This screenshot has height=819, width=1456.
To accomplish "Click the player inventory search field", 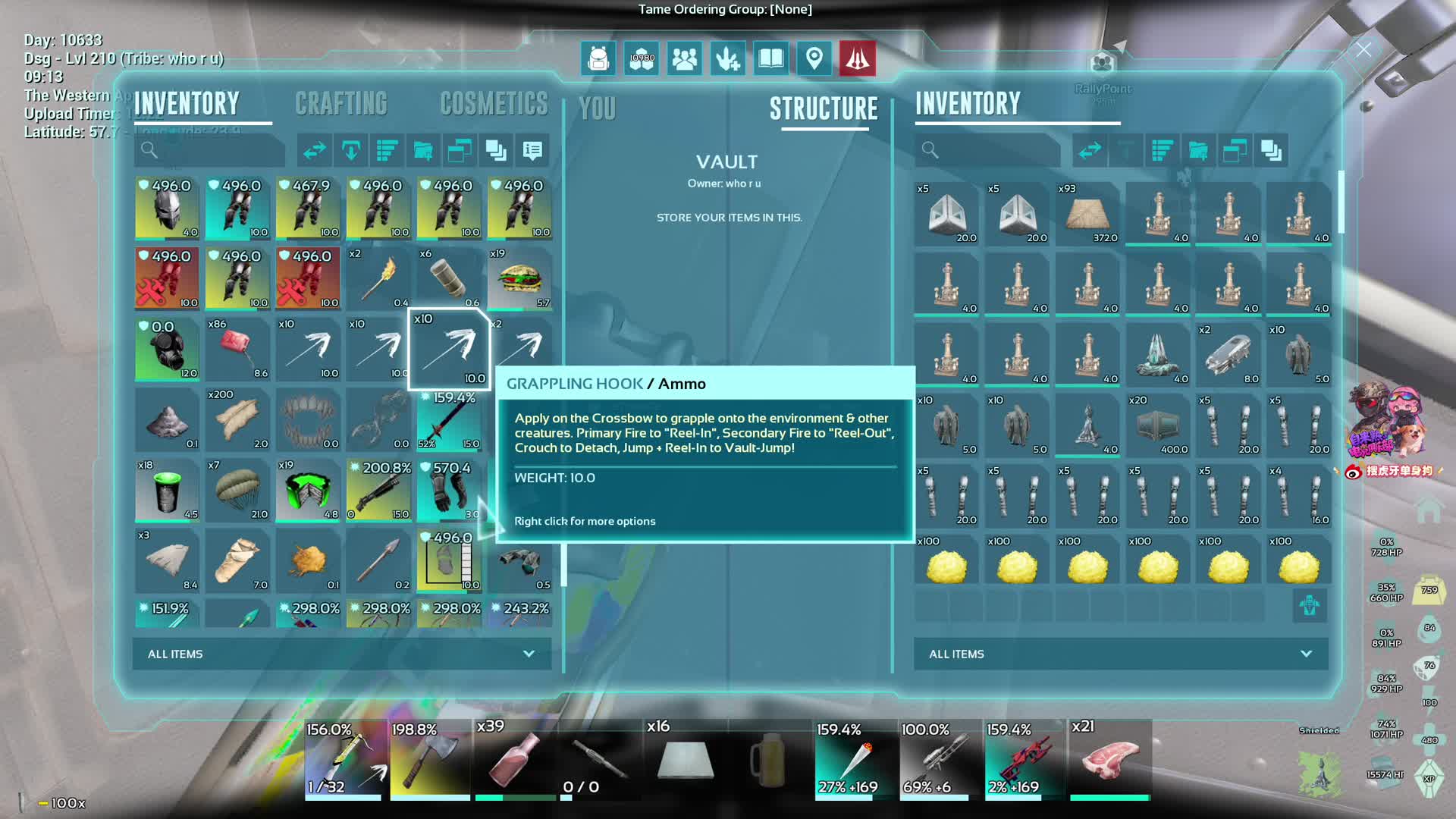I will 211,151.
